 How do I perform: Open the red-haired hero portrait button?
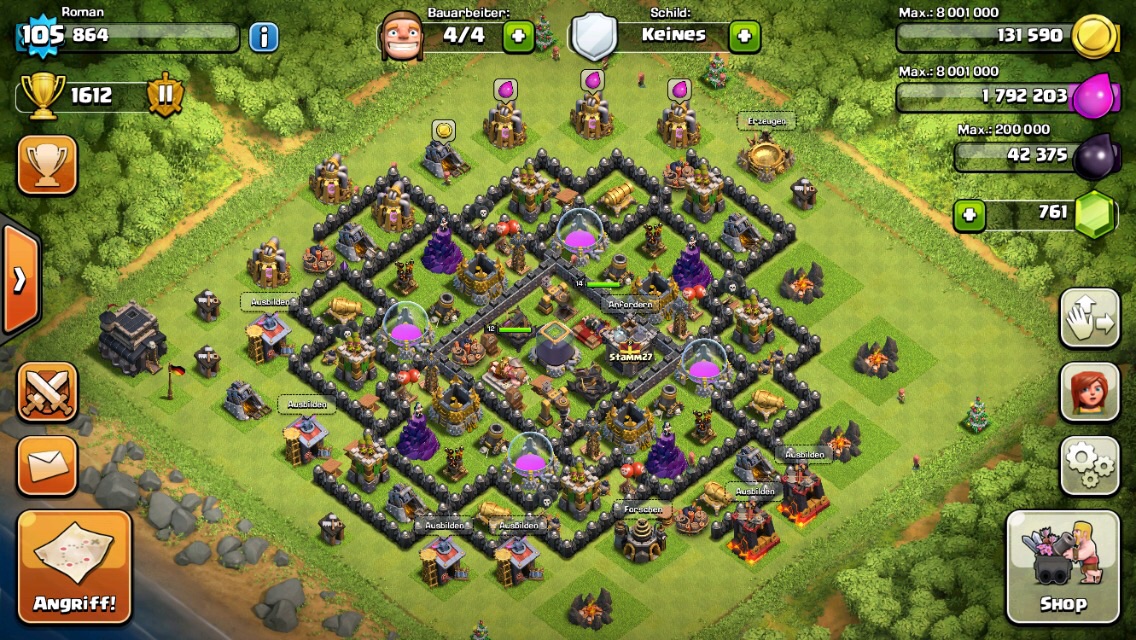[1089, 392]
